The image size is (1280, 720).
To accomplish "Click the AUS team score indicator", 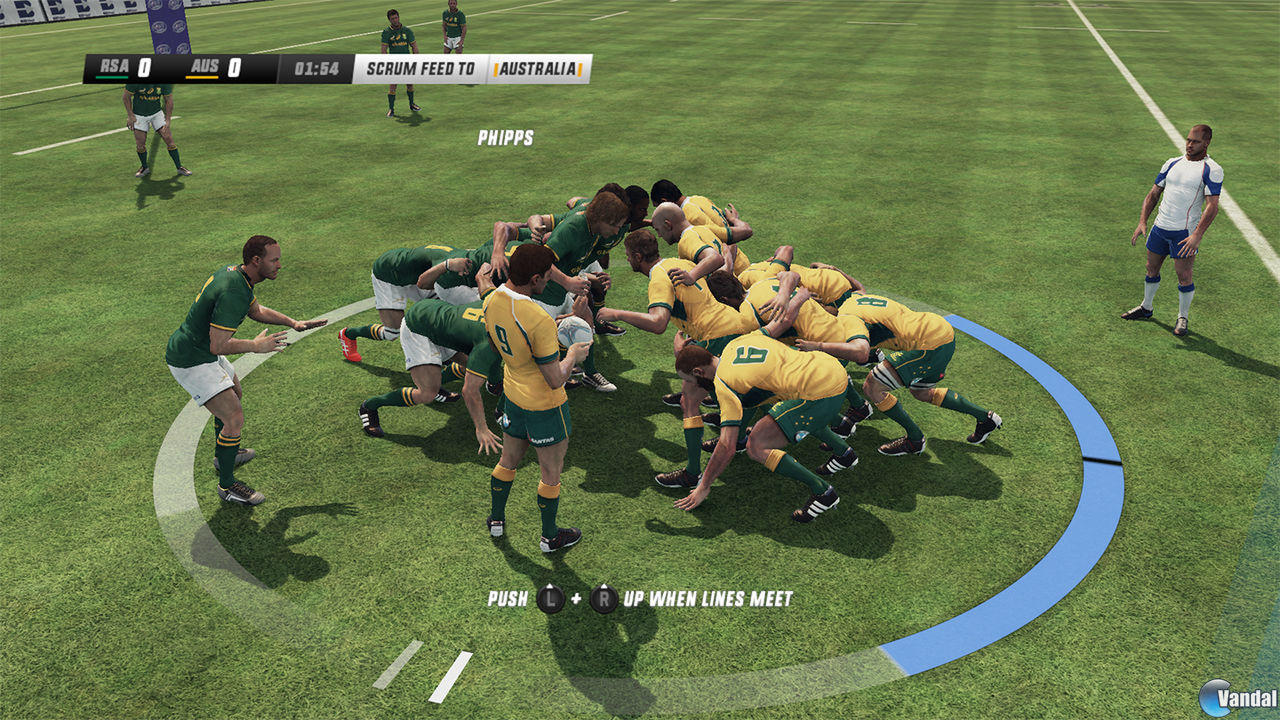I will (x=233, y=68).
